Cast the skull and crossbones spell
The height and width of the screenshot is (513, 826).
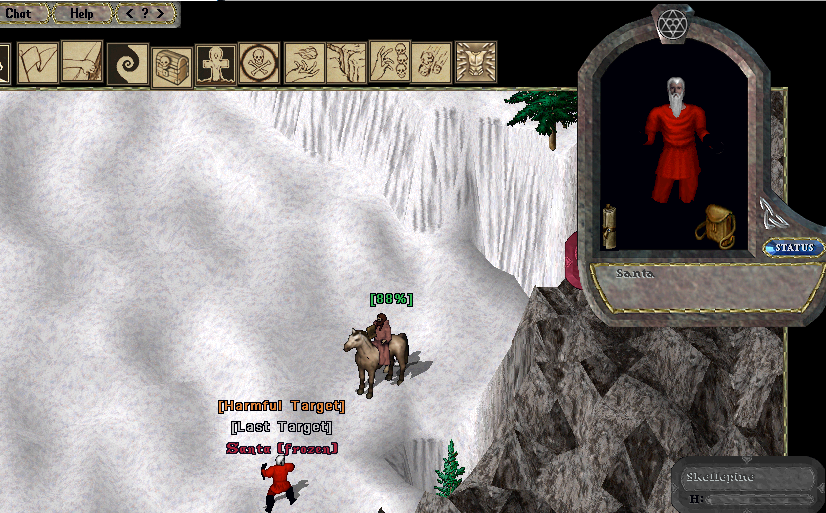tap(258, 63)
